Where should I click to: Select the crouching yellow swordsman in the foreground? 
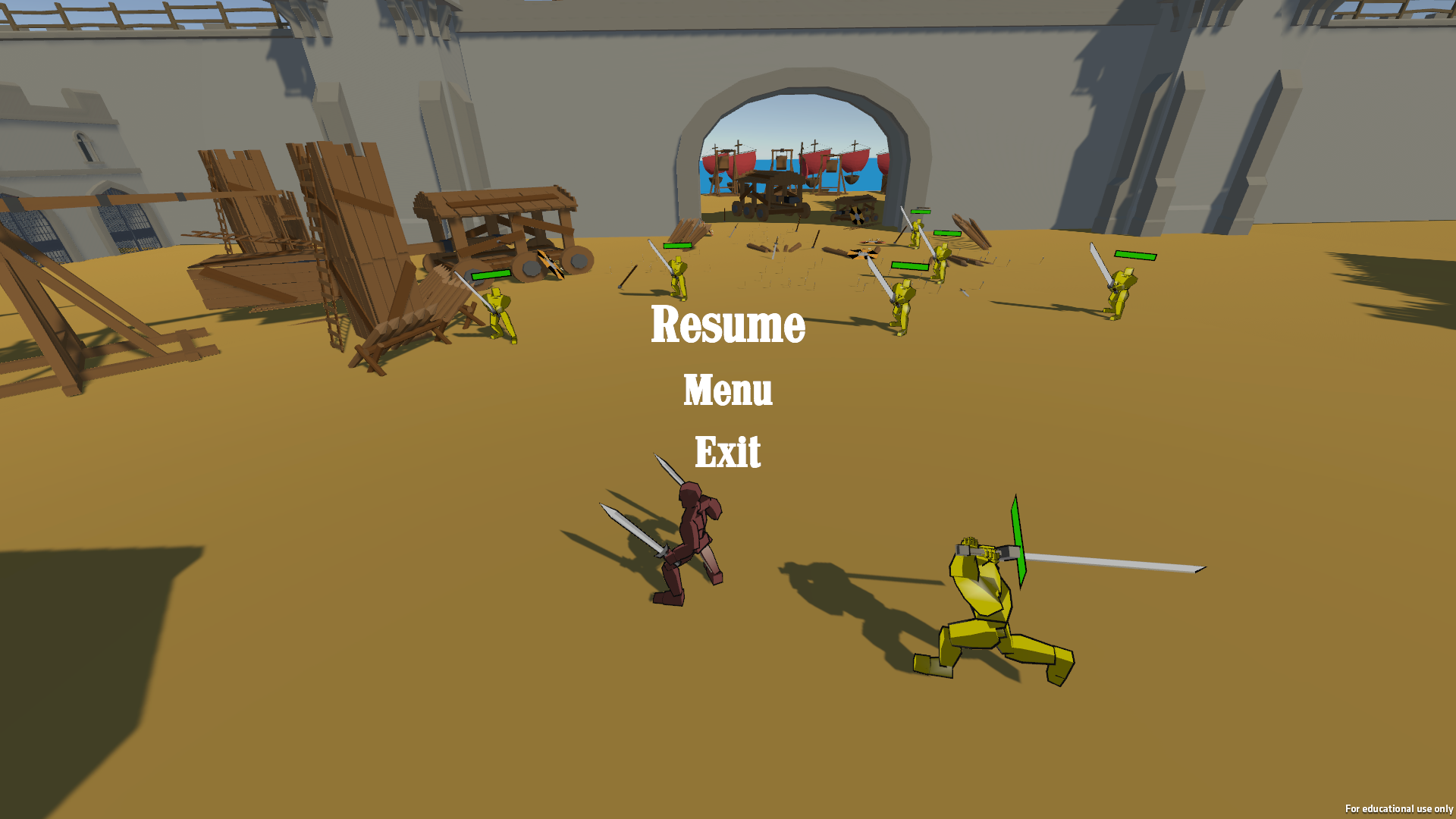[986, 599]
